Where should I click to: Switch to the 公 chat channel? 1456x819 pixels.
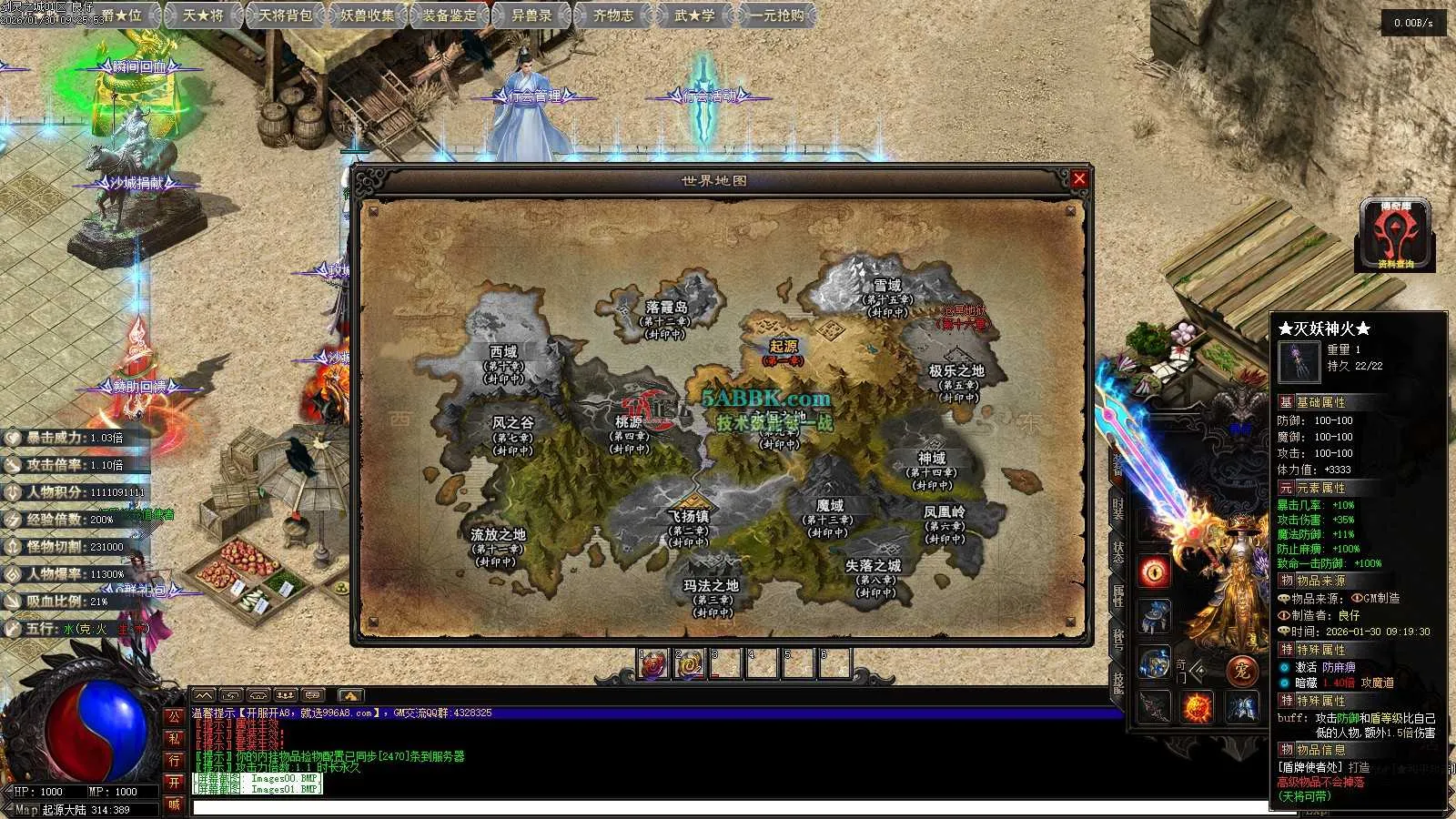point(174,716)
